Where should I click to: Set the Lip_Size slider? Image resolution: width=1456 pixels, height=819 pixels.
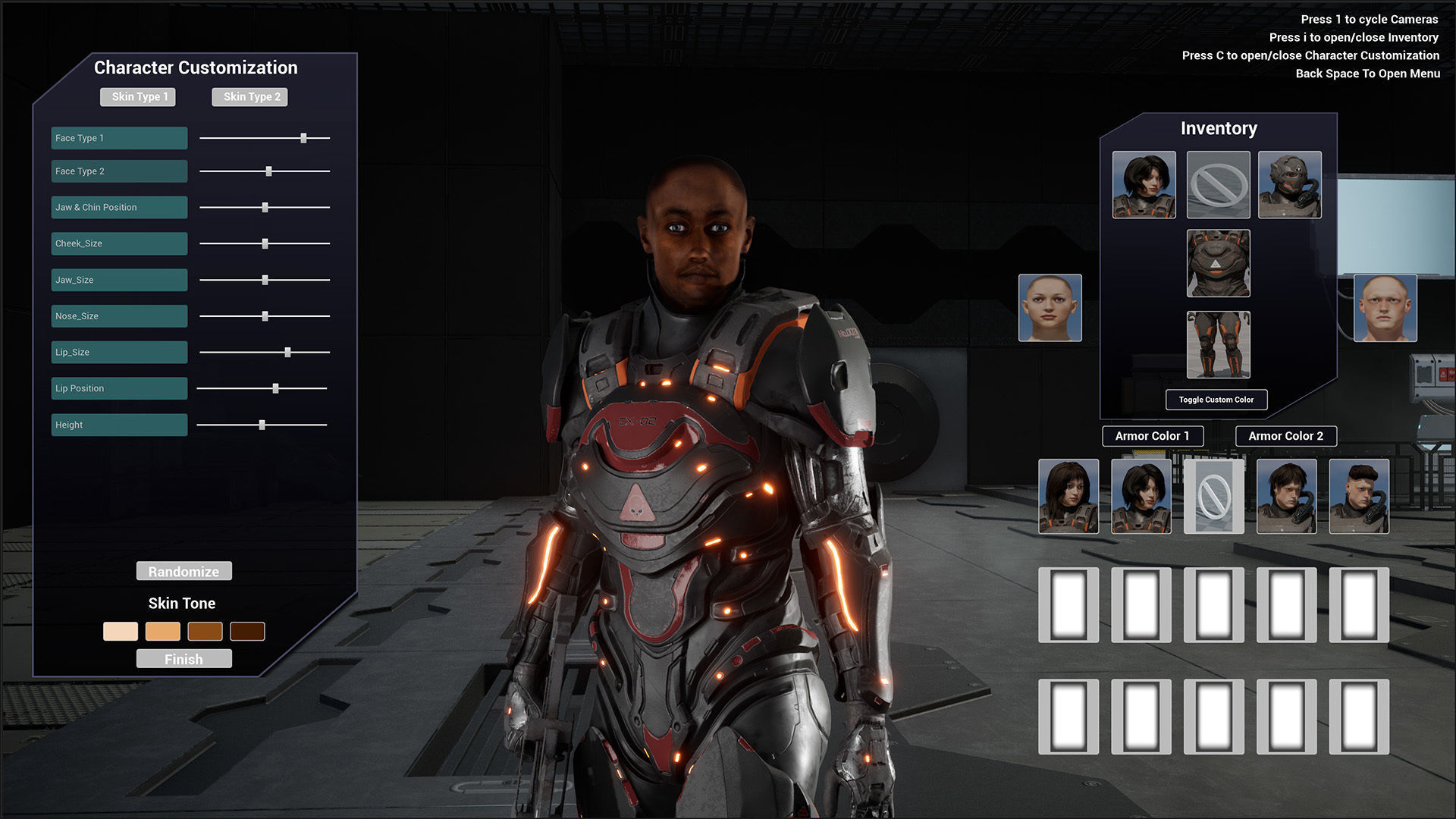[287, 352]
